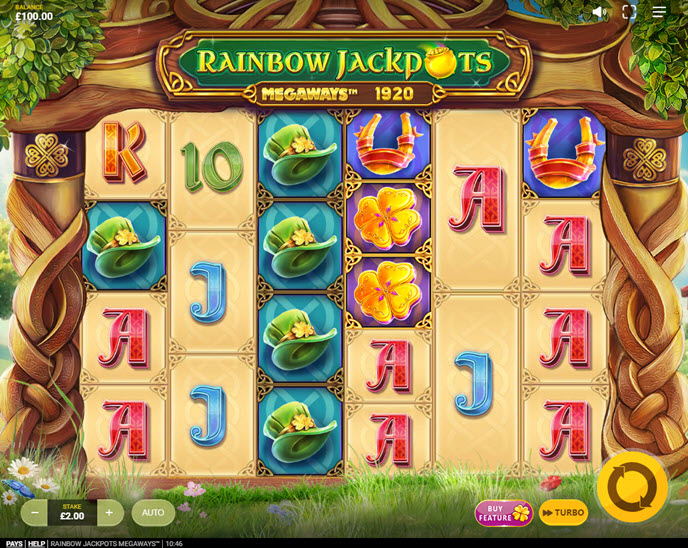Open the Help page

[36, 543]
